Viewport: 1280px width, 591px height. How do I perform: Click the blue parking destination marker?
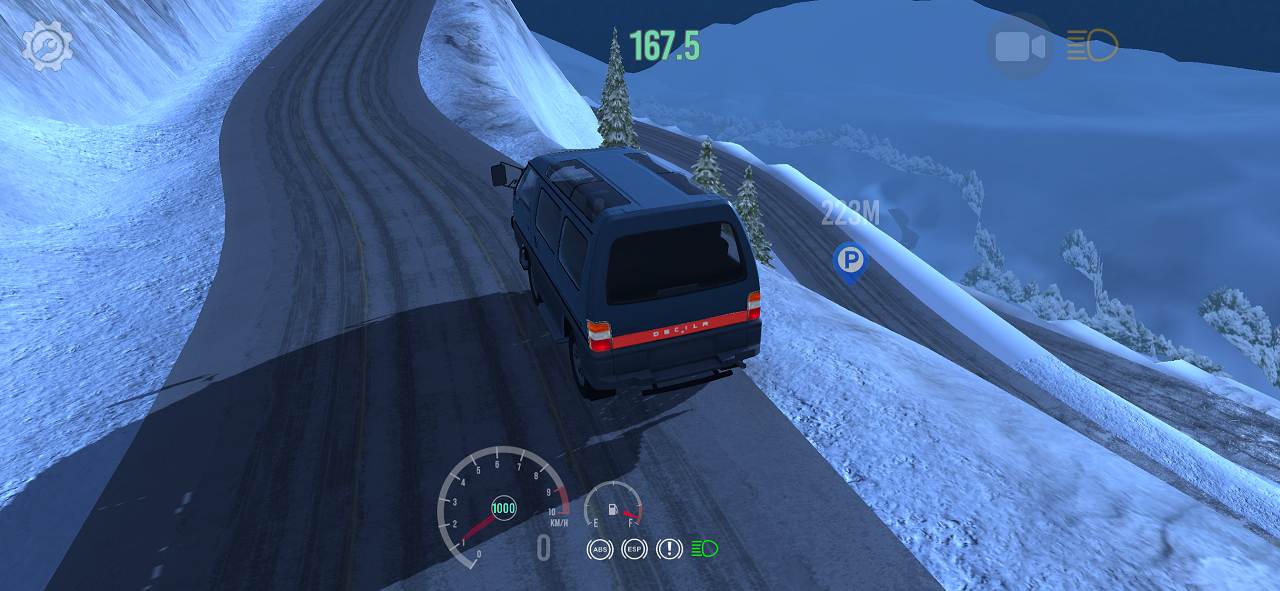(x=850, y=261)
